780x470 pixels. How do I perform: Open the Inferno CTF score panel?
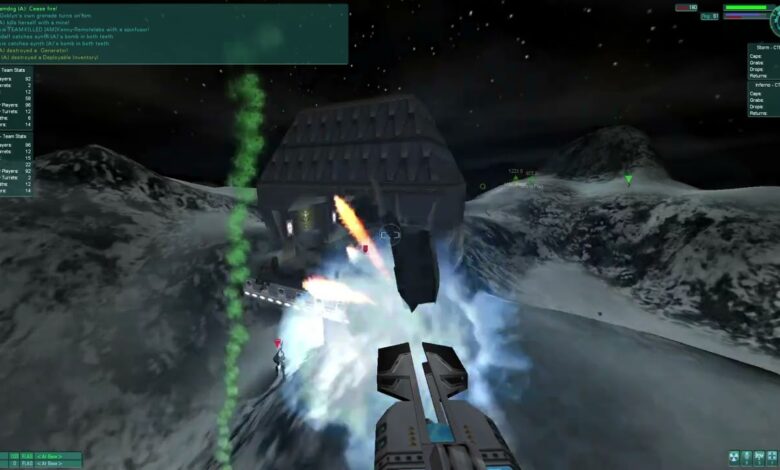[x=763, y=99]
